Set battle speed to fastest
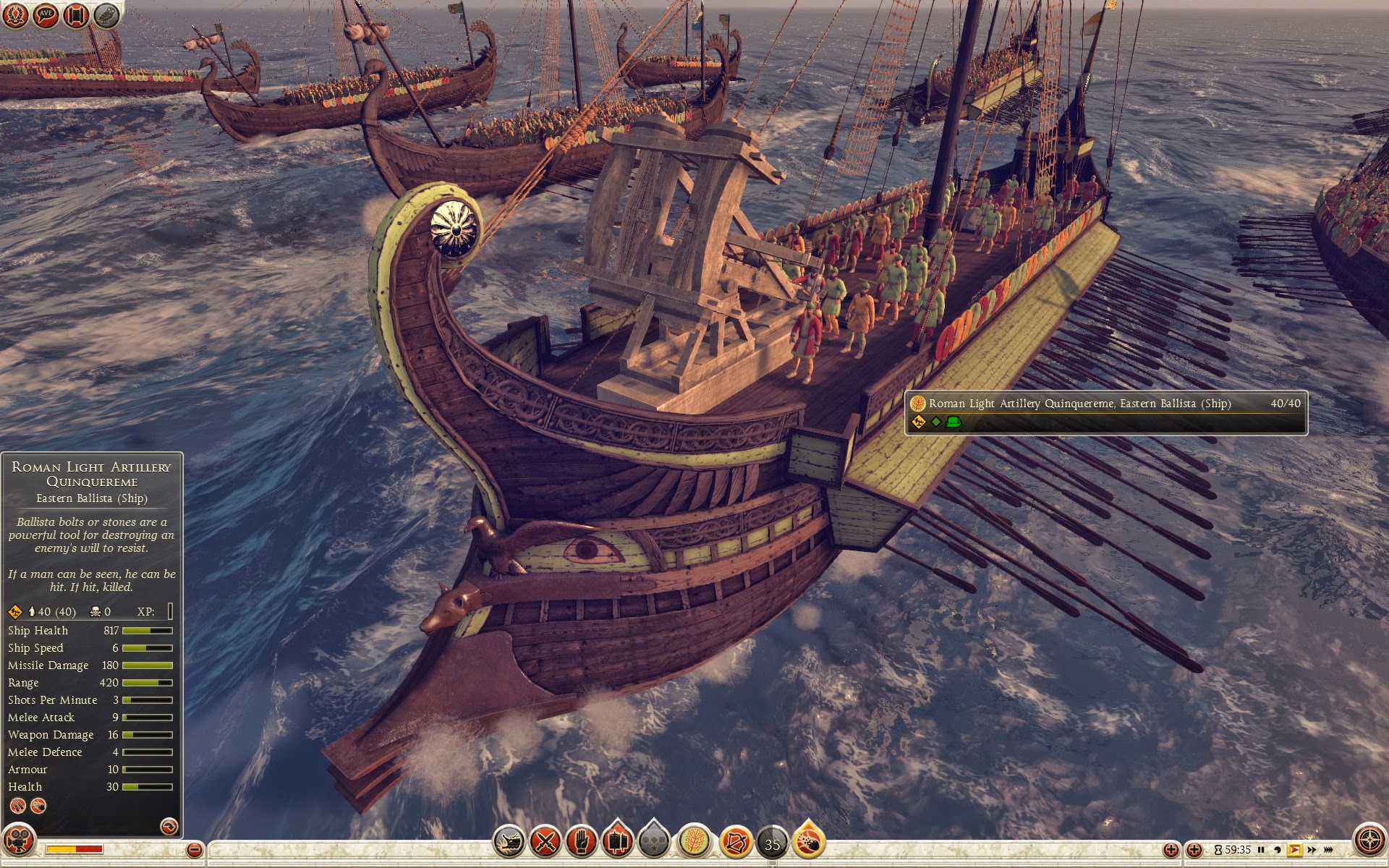 click(1328, 850)
